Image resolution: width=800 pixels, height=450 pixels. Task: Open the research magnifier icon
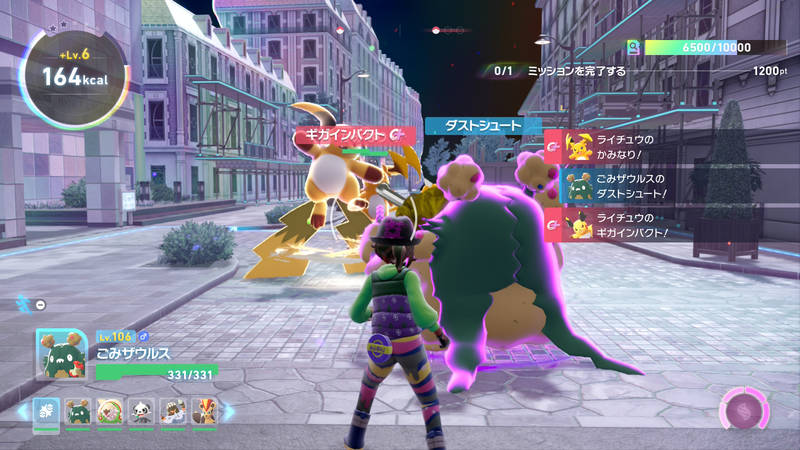pos(633,48)
